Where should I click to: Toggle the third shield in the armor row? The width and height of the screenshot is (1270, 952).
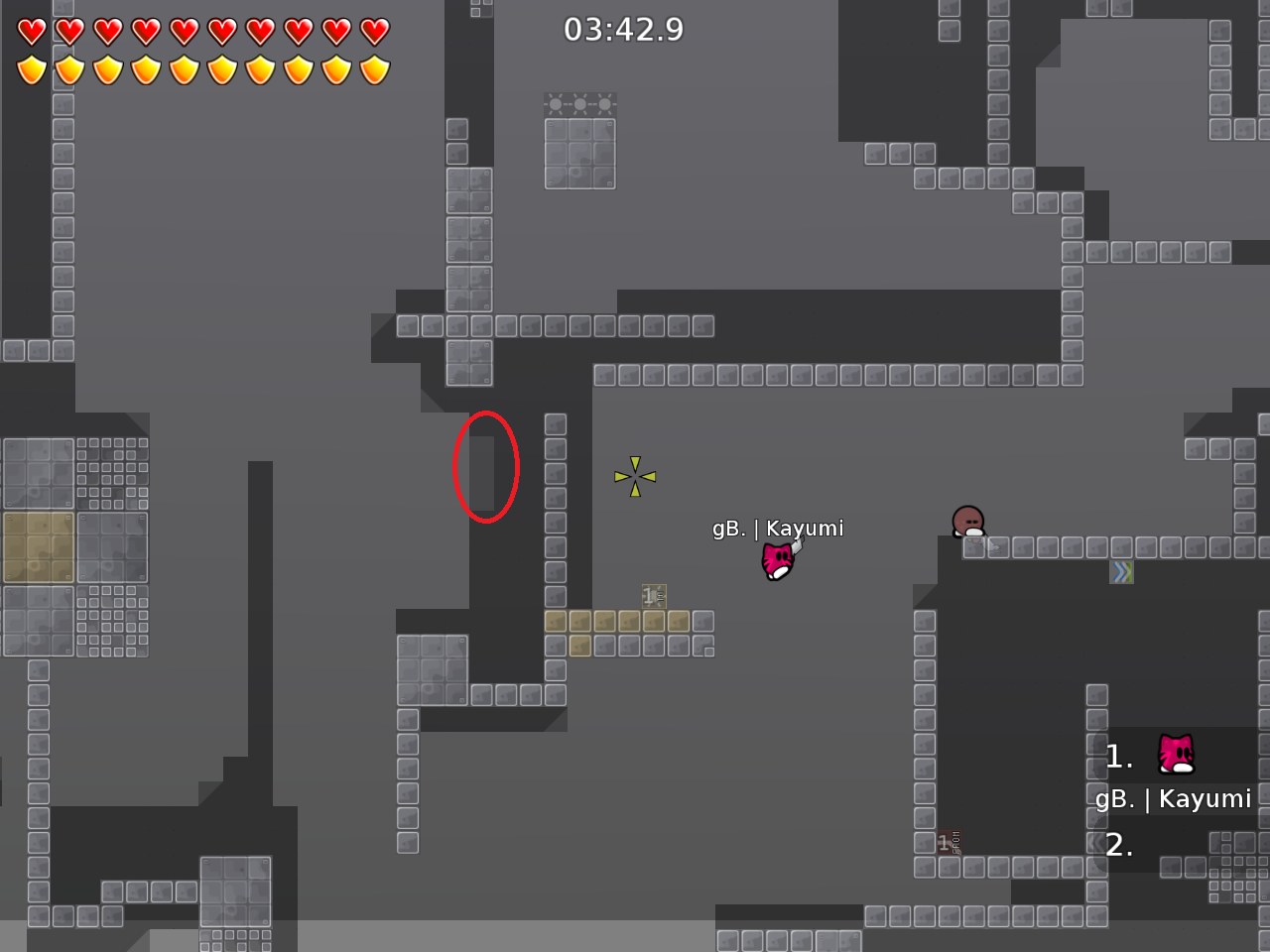pos(107,67)
